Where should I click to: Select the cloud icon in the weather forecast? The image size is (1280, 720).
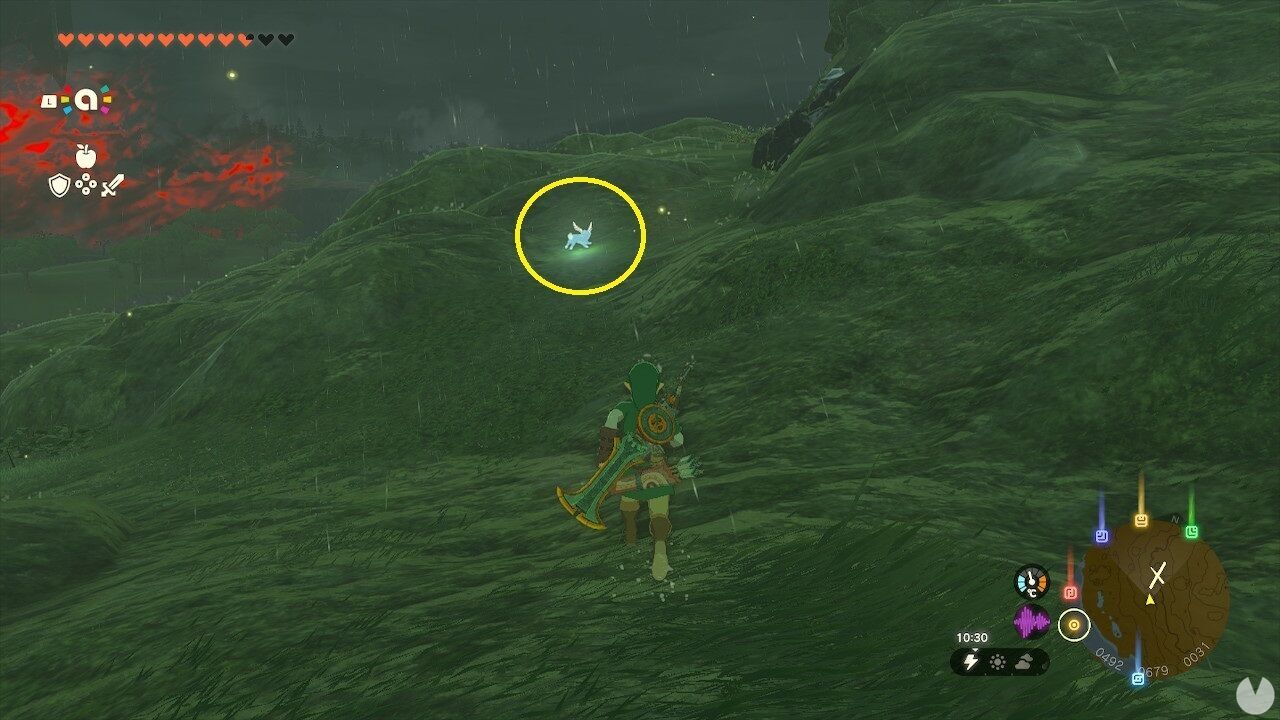pos(1024,662)
